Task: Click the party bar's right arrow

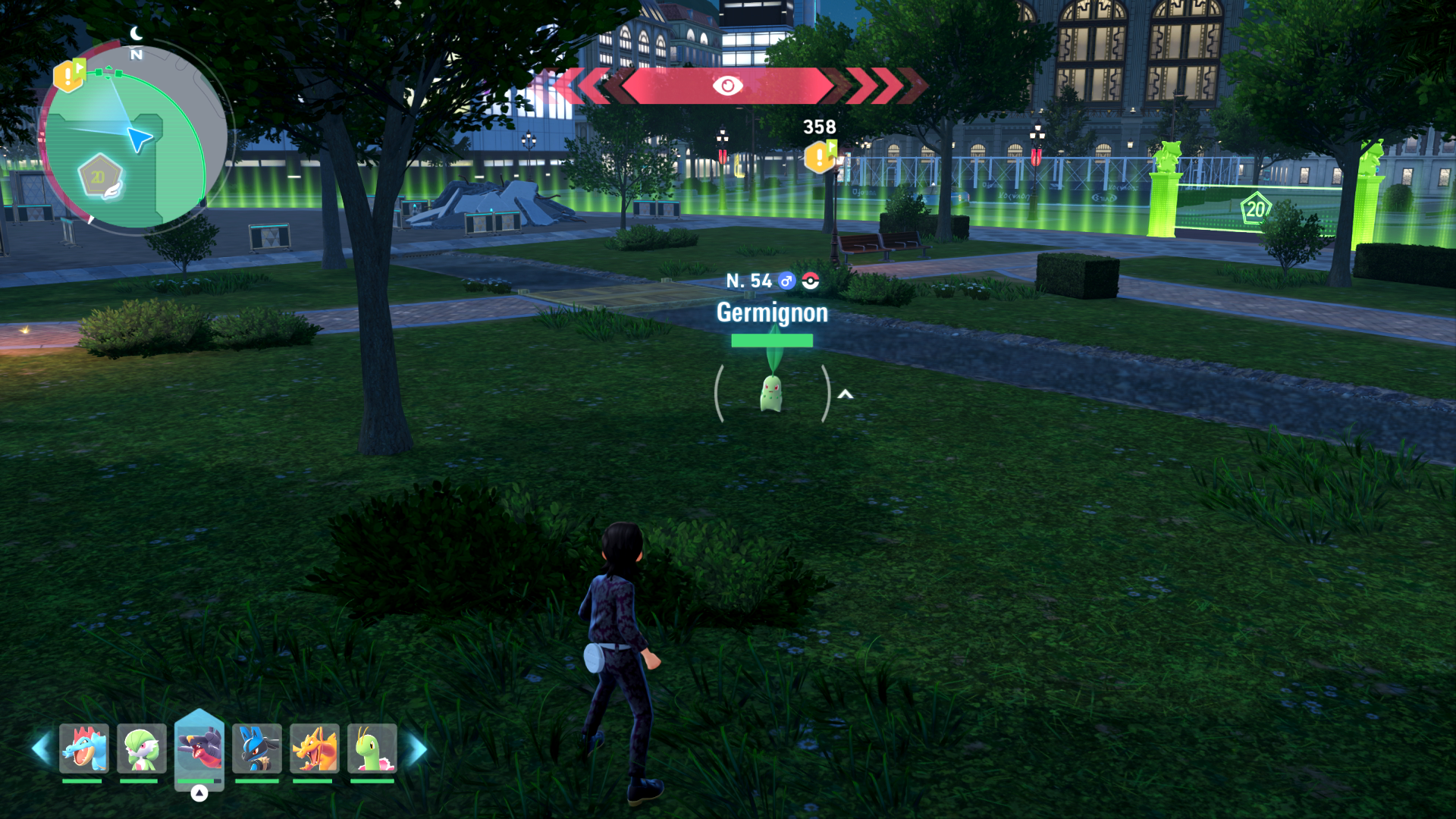Action: point(416,748)
